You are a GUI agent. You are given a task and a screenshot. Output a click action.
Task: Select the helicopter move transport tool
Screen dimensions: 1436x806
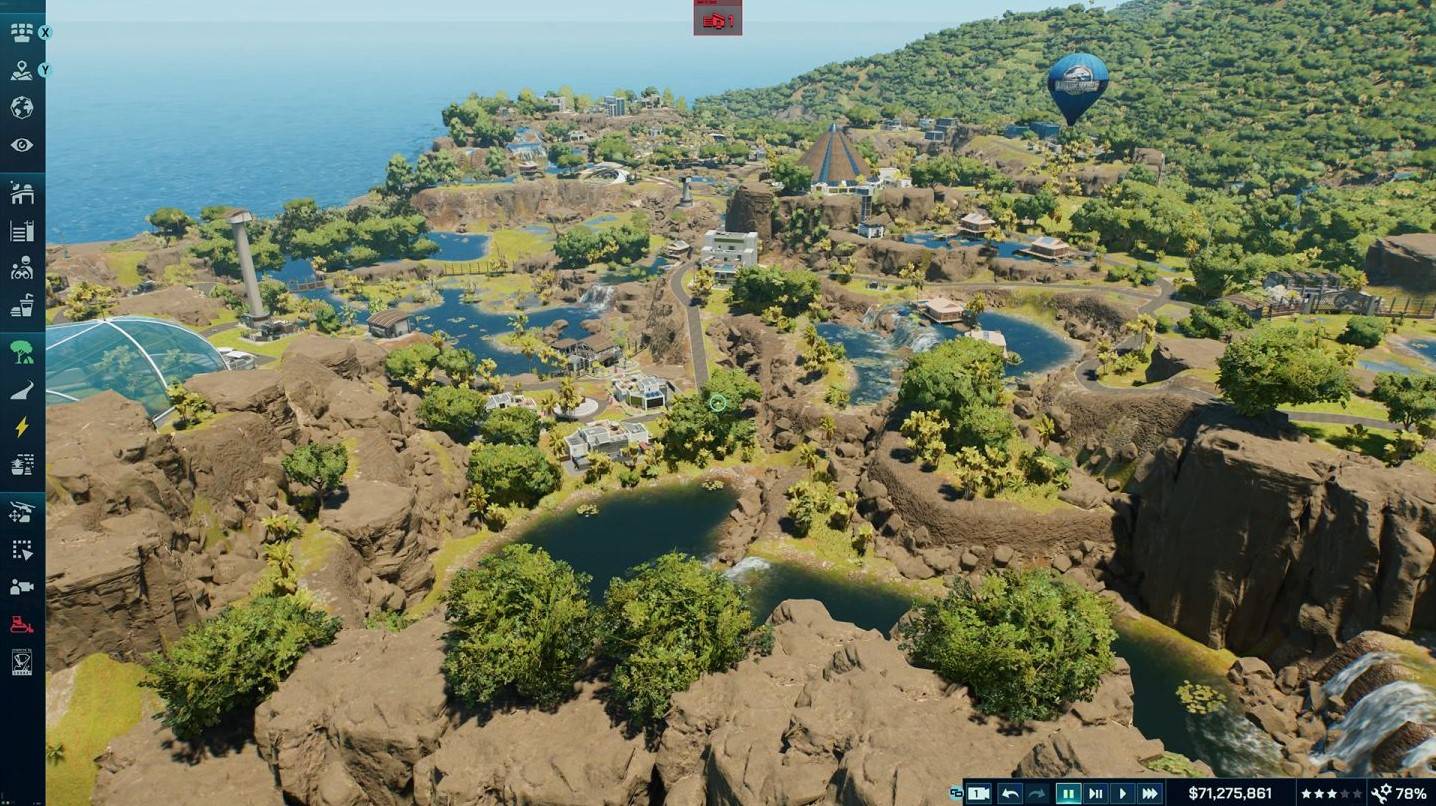point(21,512)
